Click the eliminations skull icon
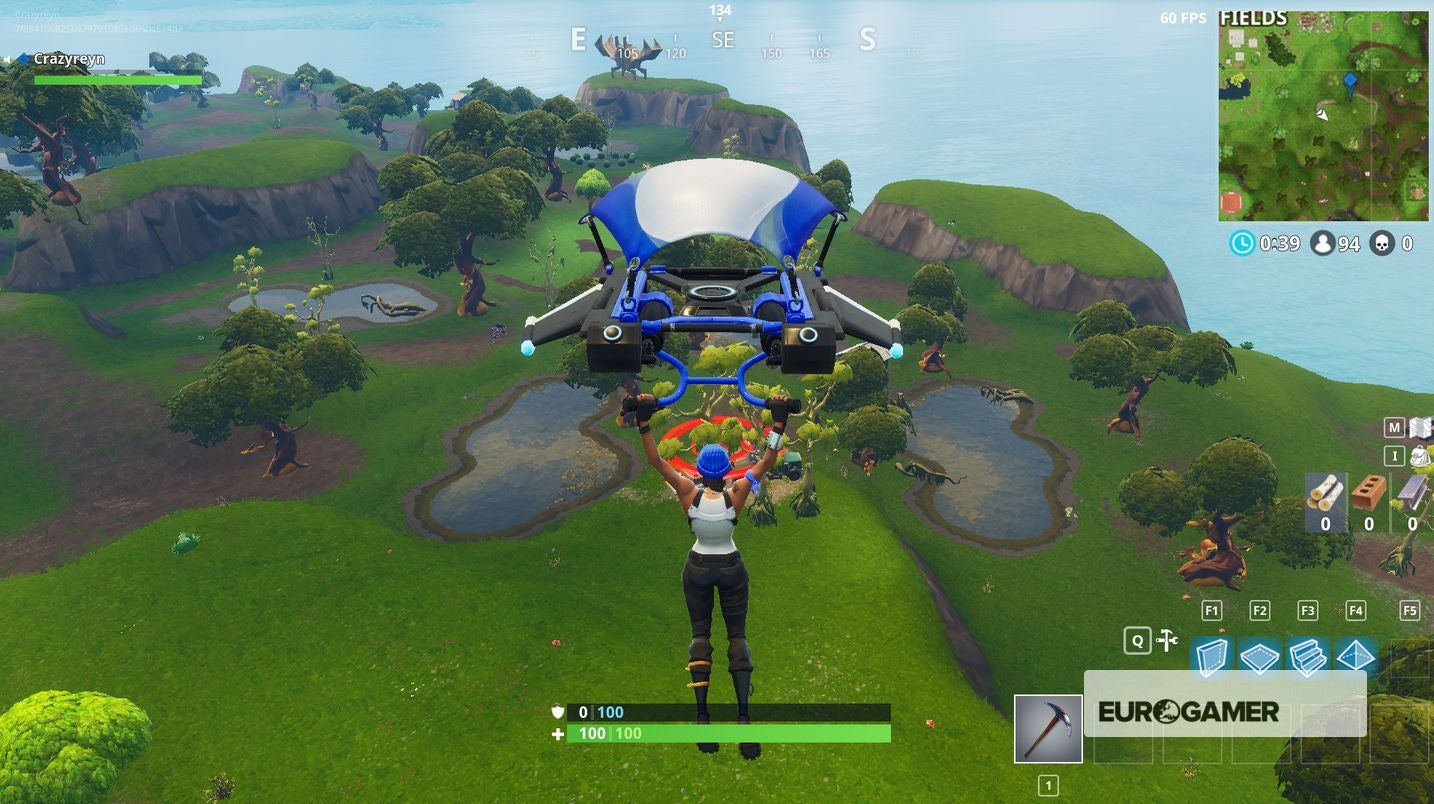Image resolution: width=1434 pixels, height=804 pixels. point(1381,242)
